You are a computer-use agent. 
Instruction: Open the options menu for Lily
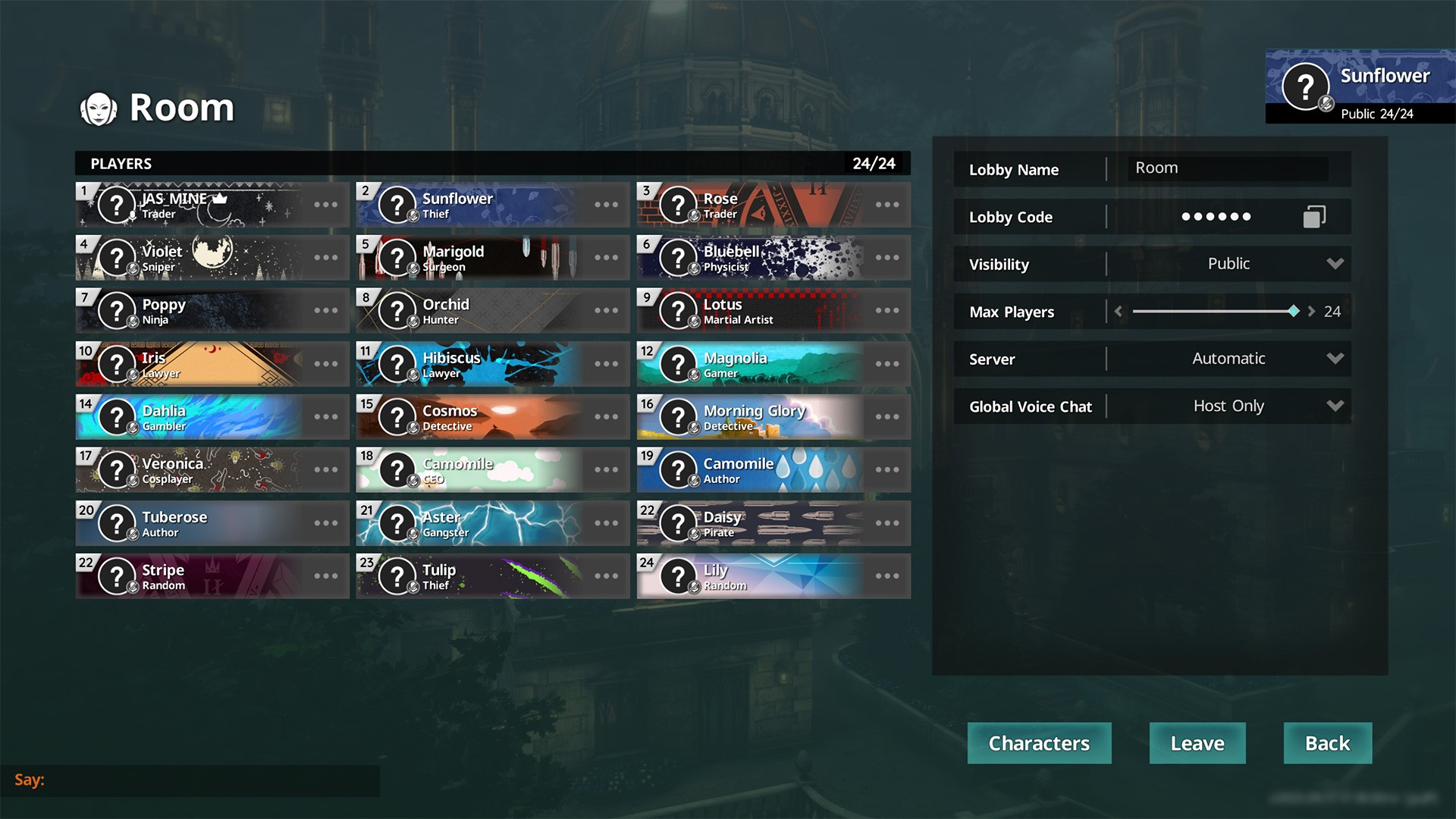pos(887,576)
